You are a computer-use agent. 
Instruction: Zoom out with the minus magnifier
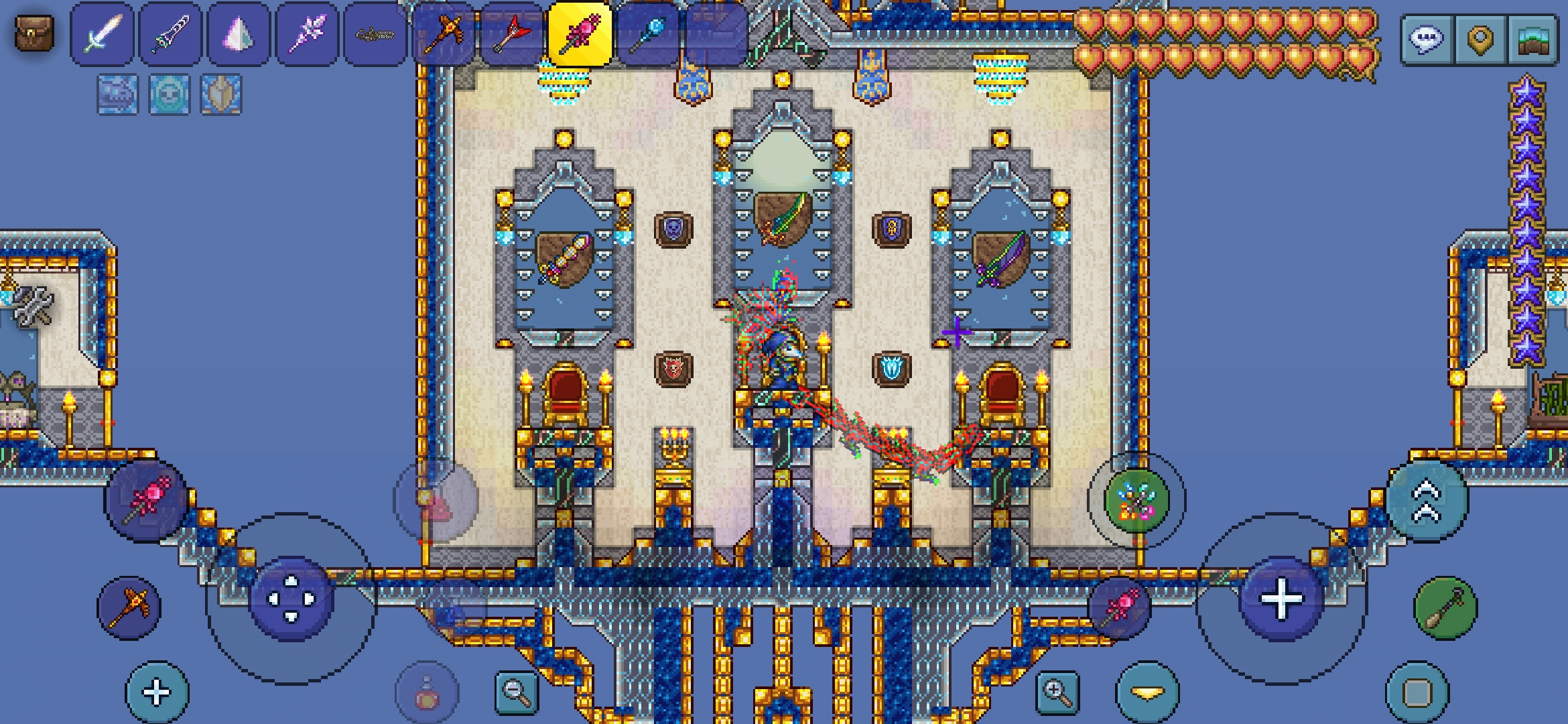tap(517, 692)
